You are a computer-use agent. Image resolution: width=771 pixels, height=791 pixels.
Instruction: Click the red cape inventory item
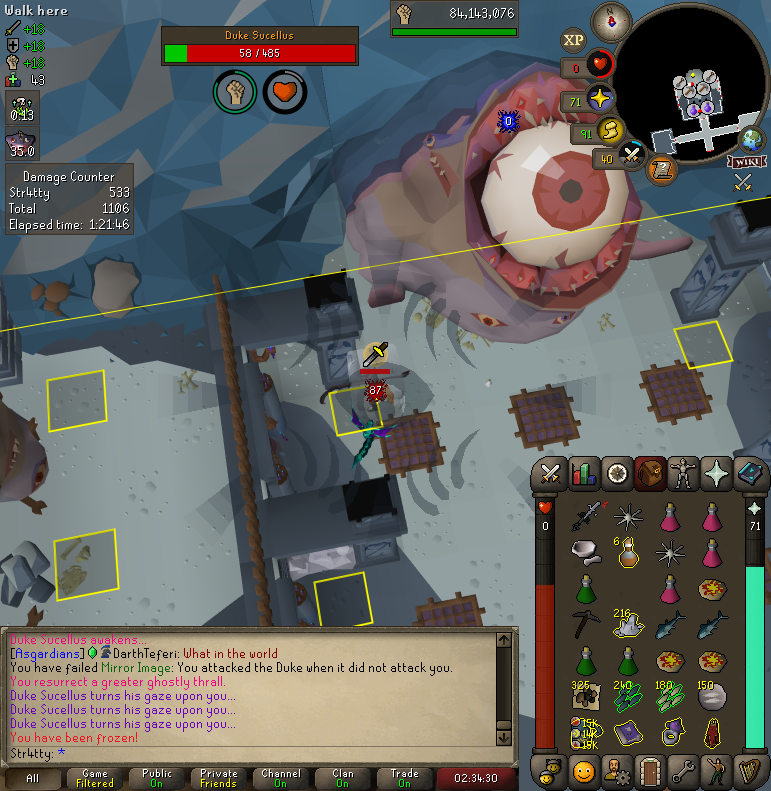pos(711,734)
